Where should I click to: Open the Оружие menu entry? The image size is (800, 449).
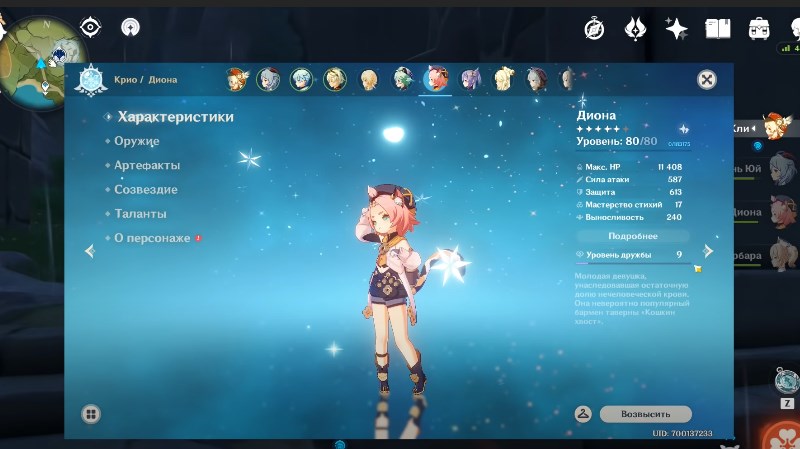138,141
